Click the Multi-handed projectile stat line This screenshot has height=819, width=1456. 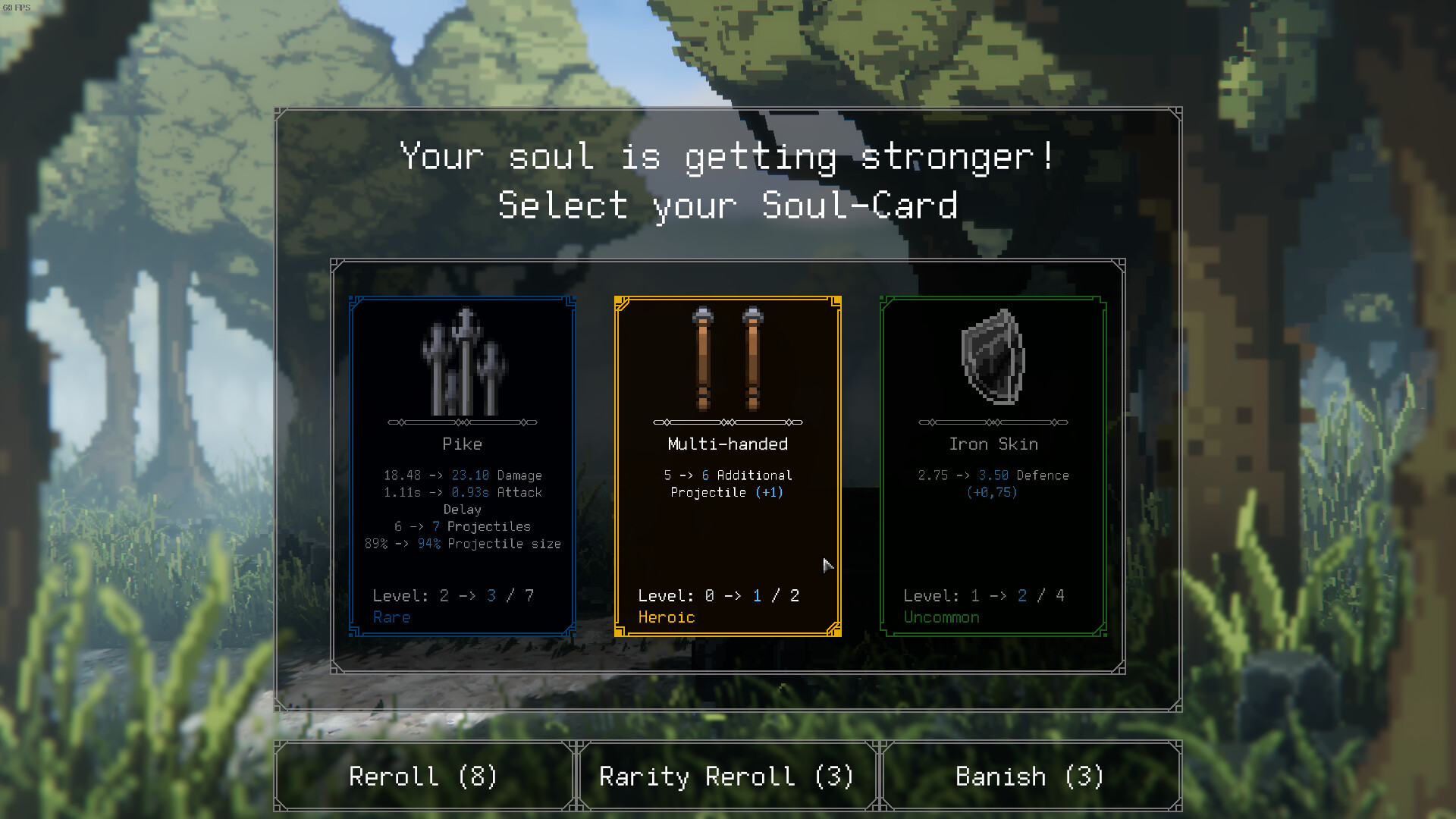coord(726,483)
